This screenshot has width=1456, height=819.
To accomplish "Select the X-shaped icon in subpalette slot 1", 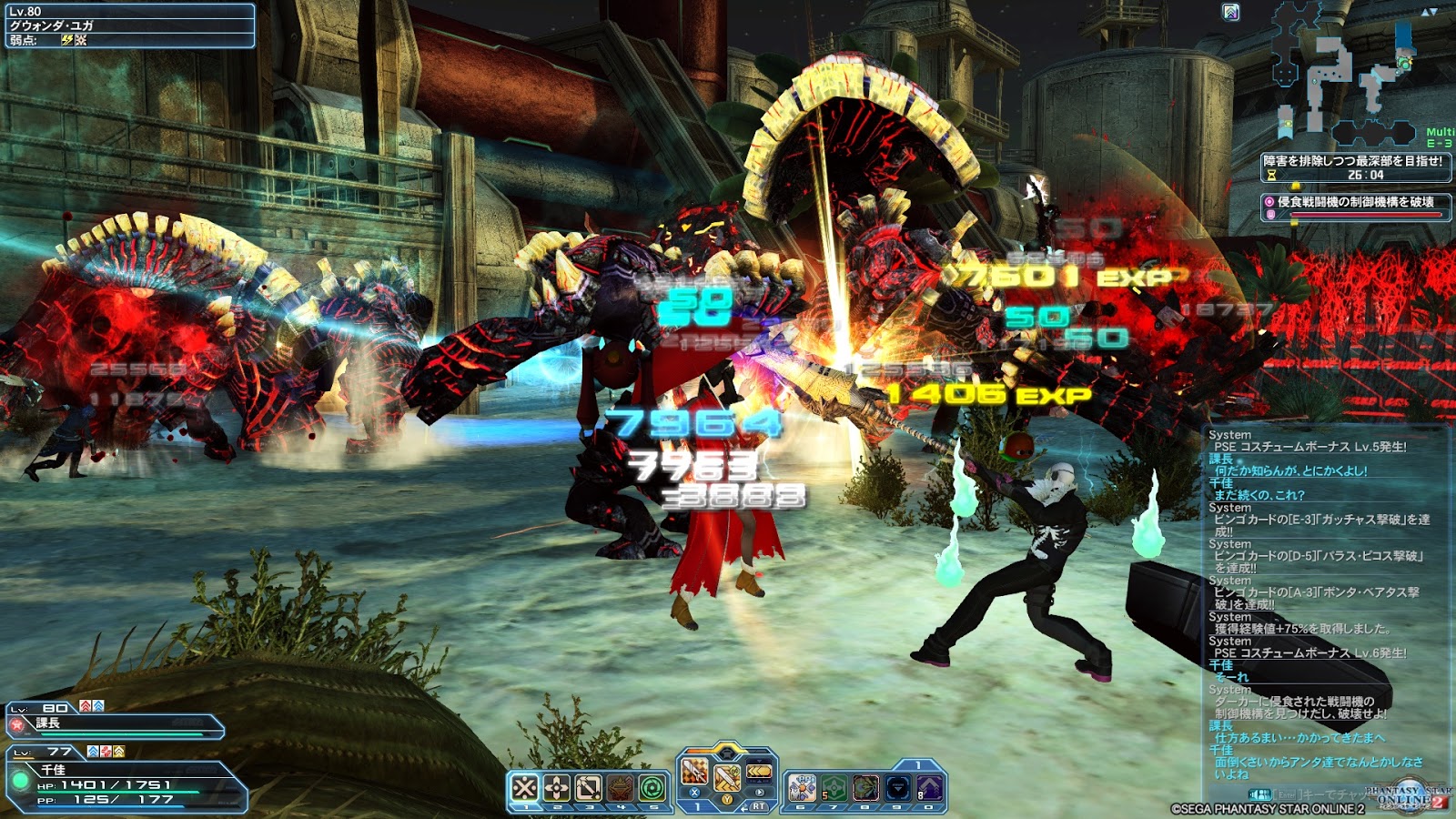I will [x=525, y=787].
